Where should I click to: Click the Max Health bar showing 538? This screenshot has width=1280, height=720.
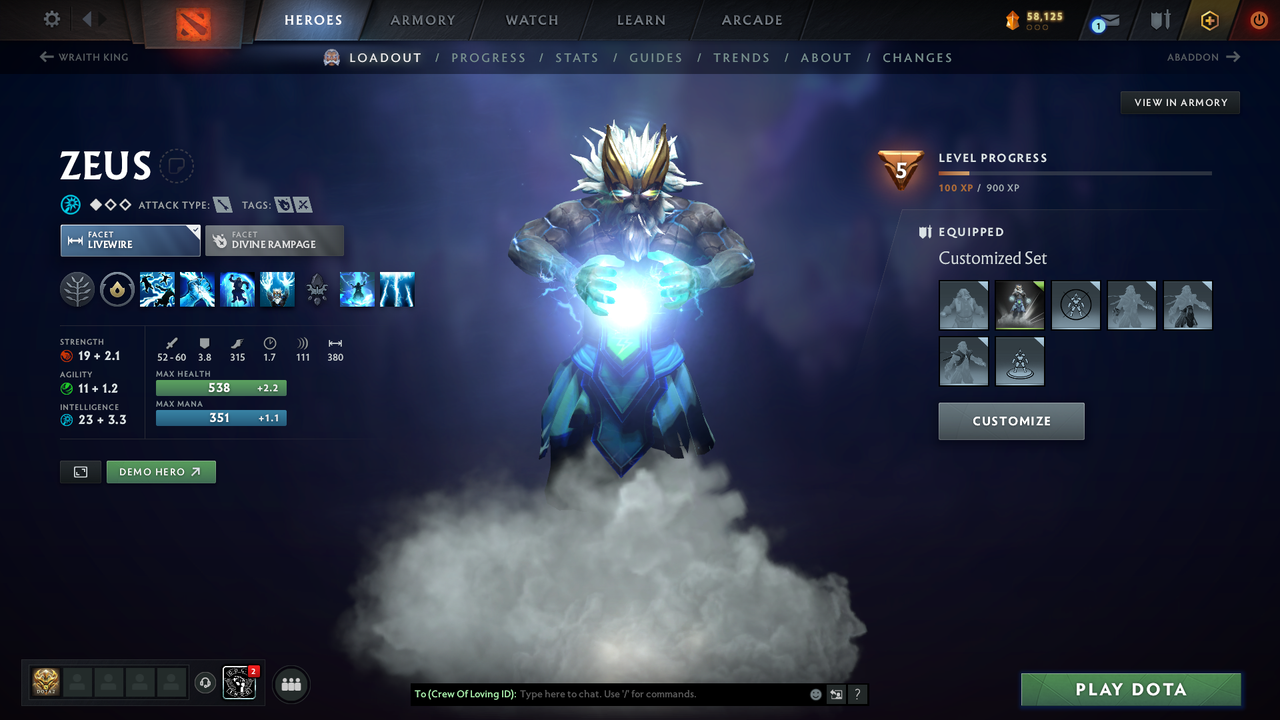point(221,387)
